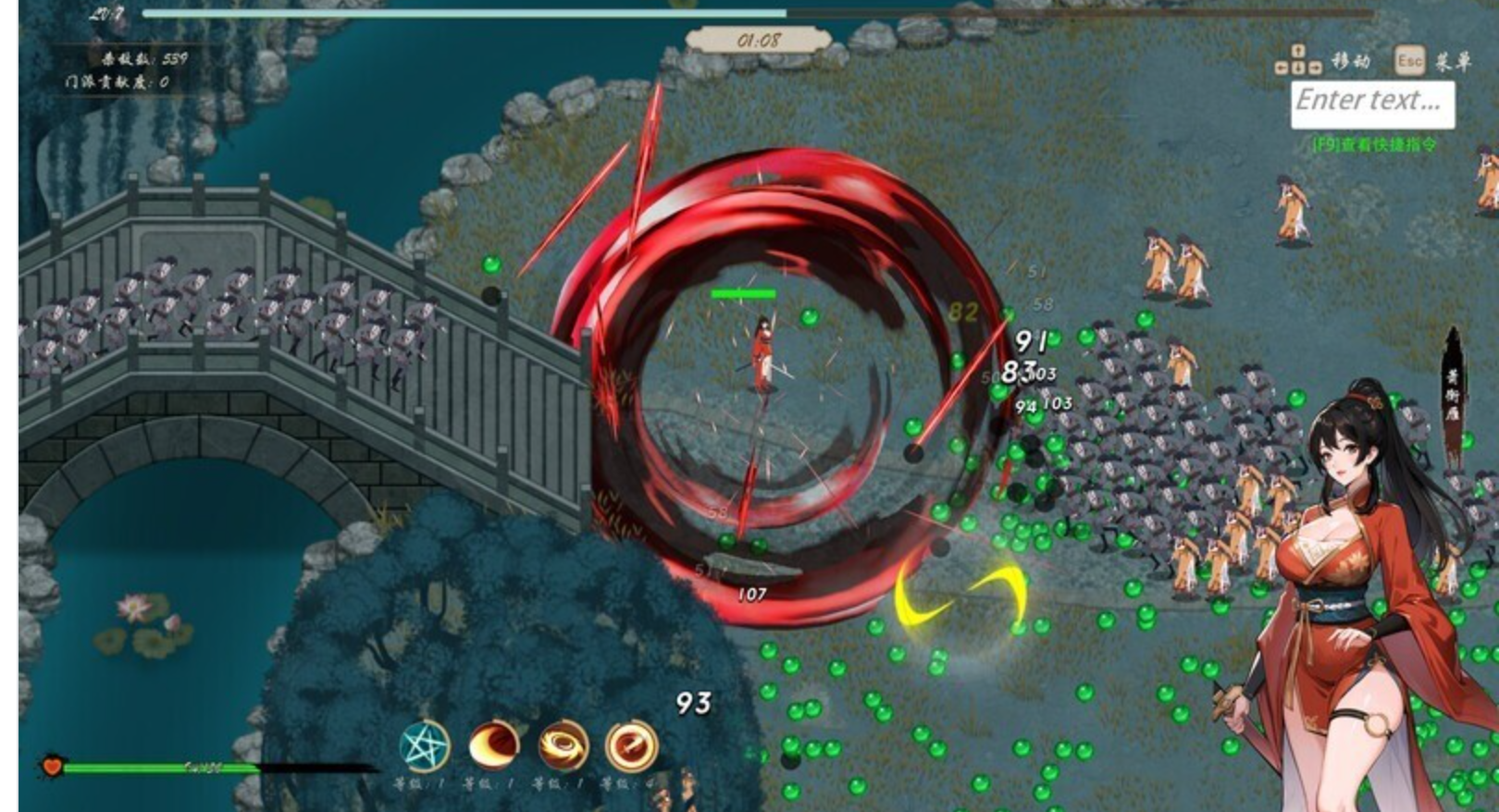Select the blue pentagram star skill
This screenshot has width=1499, height=812.
click(x=425, y=745)
